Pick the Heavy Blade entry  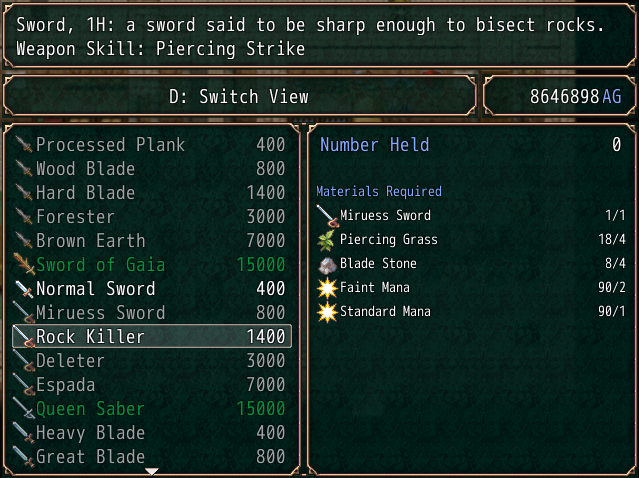pyautogui.click(x=150, y=433)
